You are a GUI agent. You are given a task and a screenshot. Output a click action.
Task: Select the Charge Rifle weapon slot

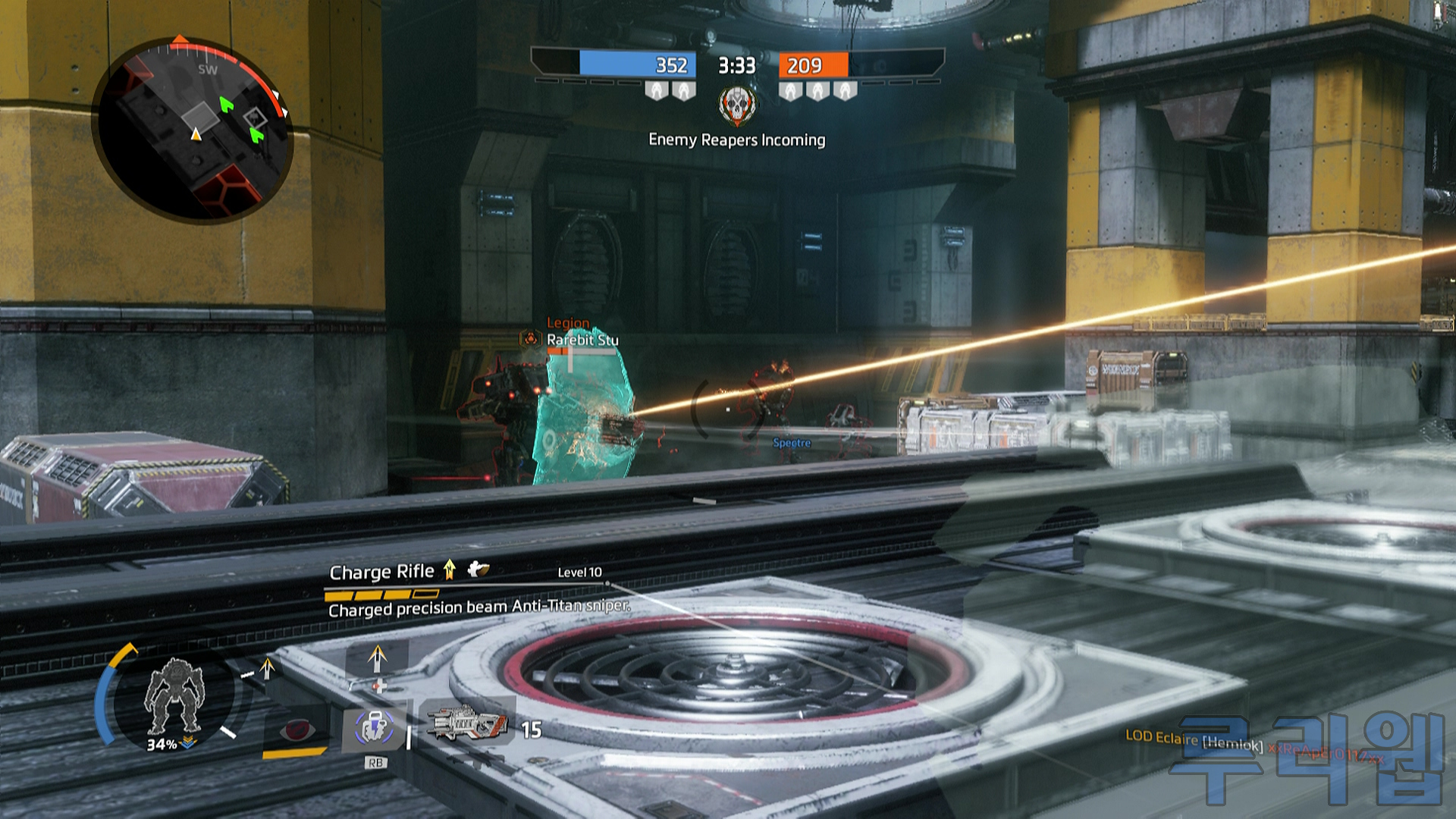pyautogui.click(x=467, y=724)
